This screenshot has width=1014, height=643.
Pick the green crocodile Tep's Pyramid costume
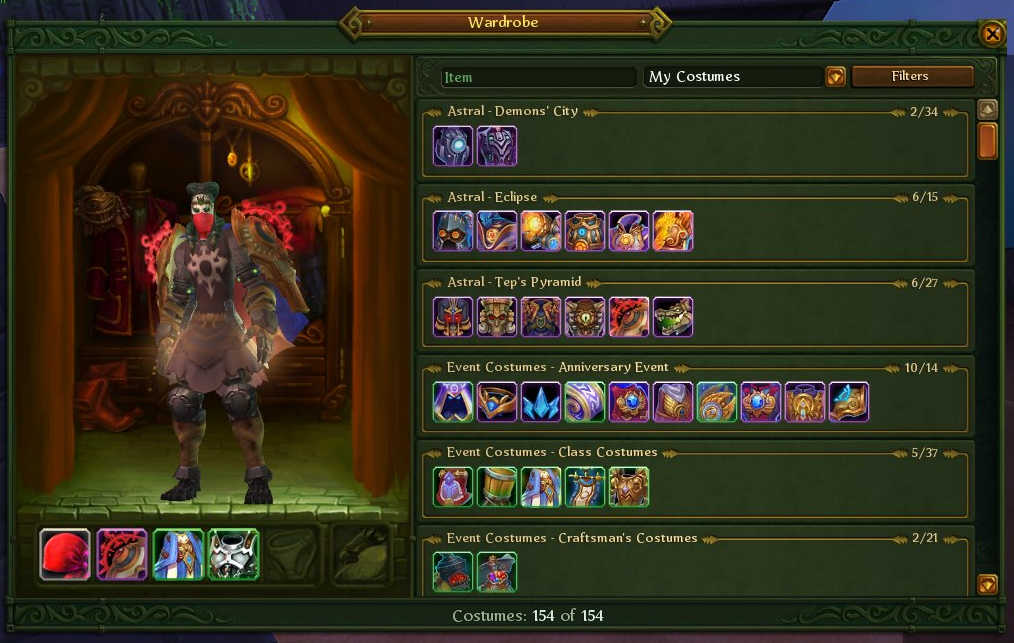pos(673,317)
